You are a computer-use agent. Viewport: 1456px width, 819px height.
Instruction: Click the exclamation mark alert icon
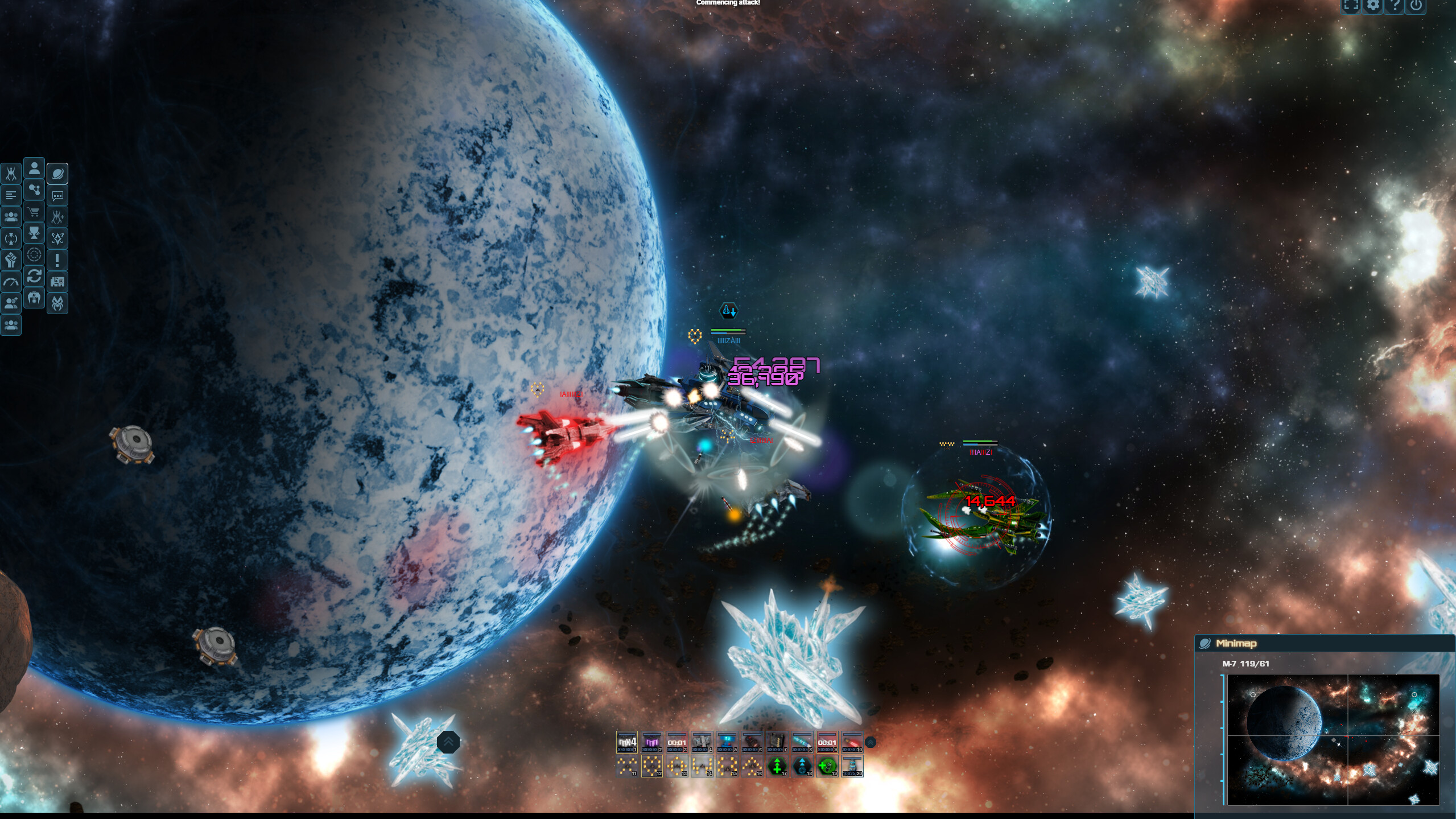pos(57,258)
